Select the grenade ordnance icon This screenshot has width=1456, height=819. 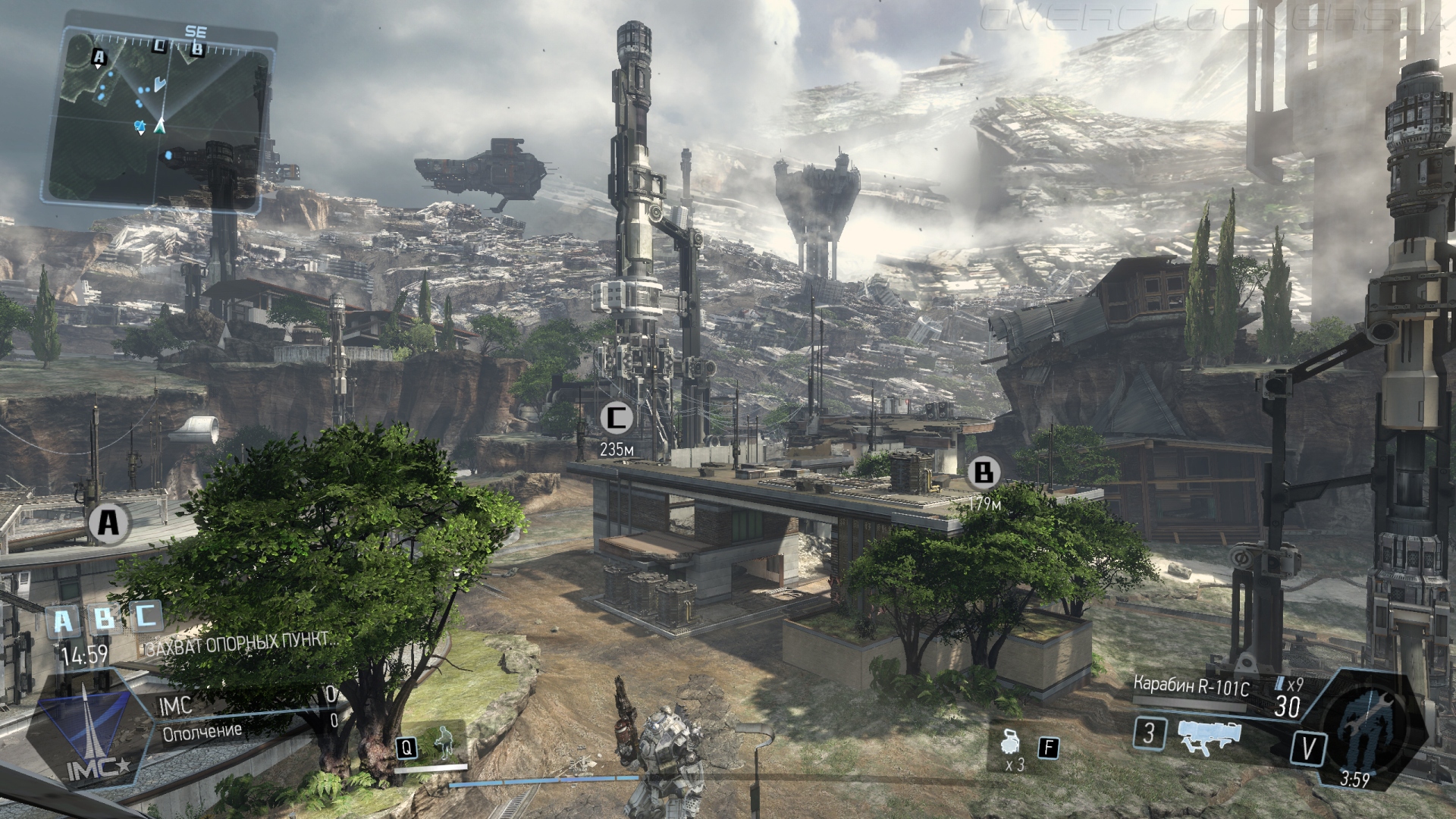tap(1011, 741)
